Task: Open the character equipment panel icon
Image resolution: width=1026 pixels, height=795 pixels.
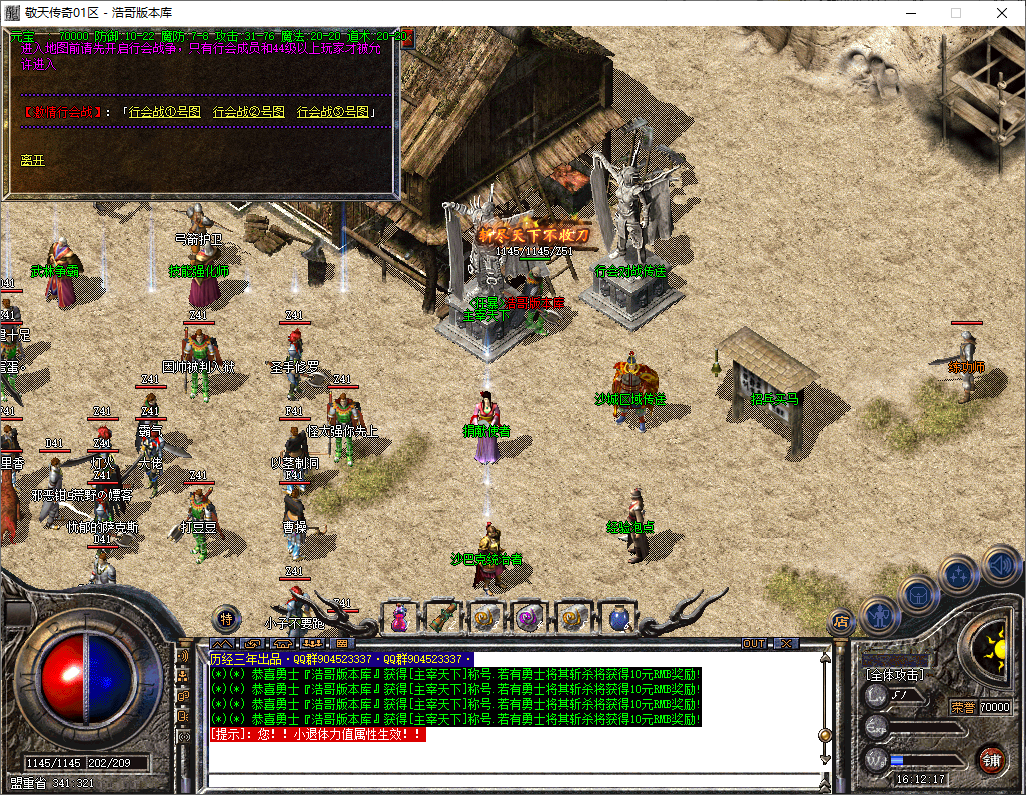Action: 879,612
